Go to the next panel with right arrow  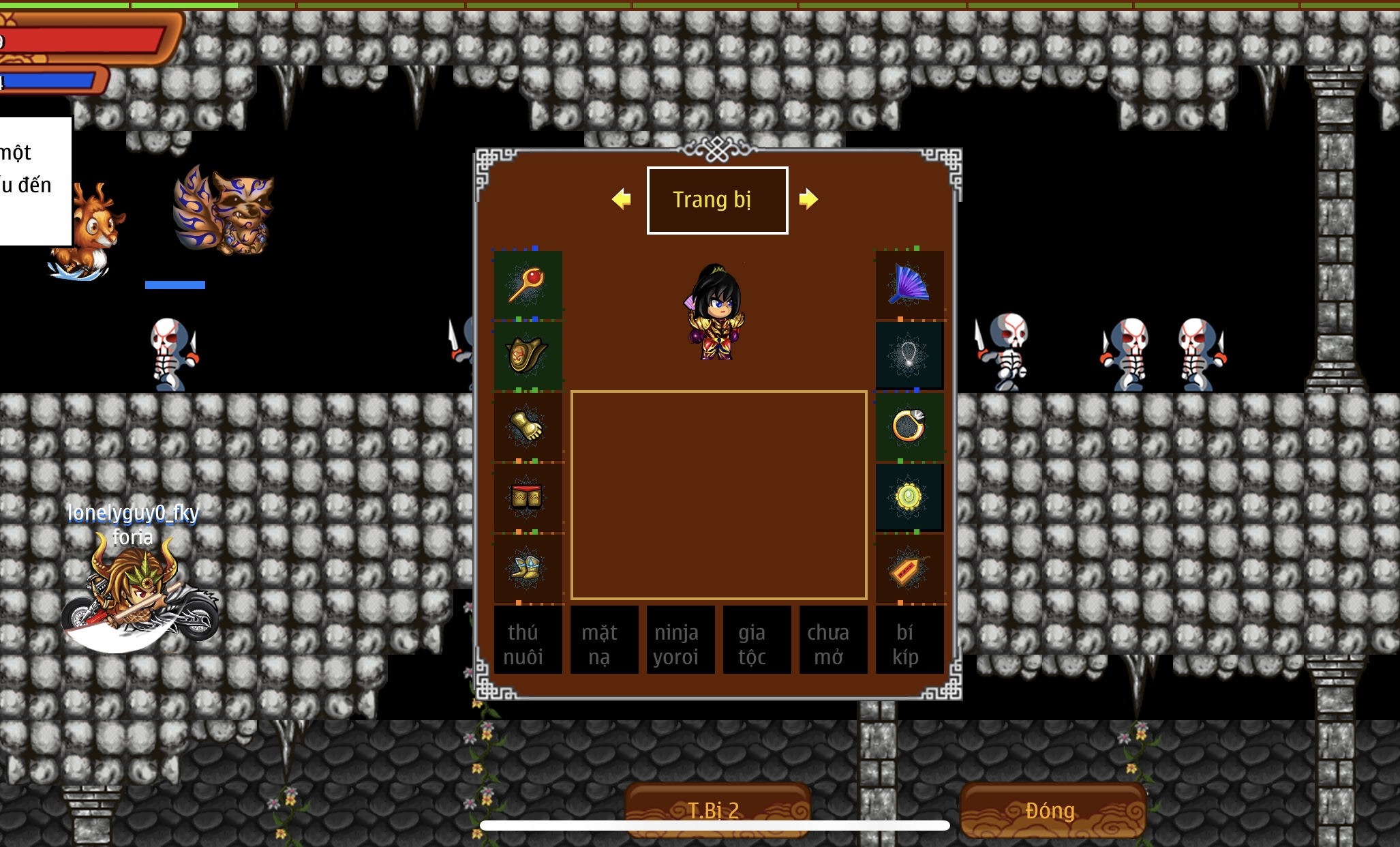pos(808,199)
